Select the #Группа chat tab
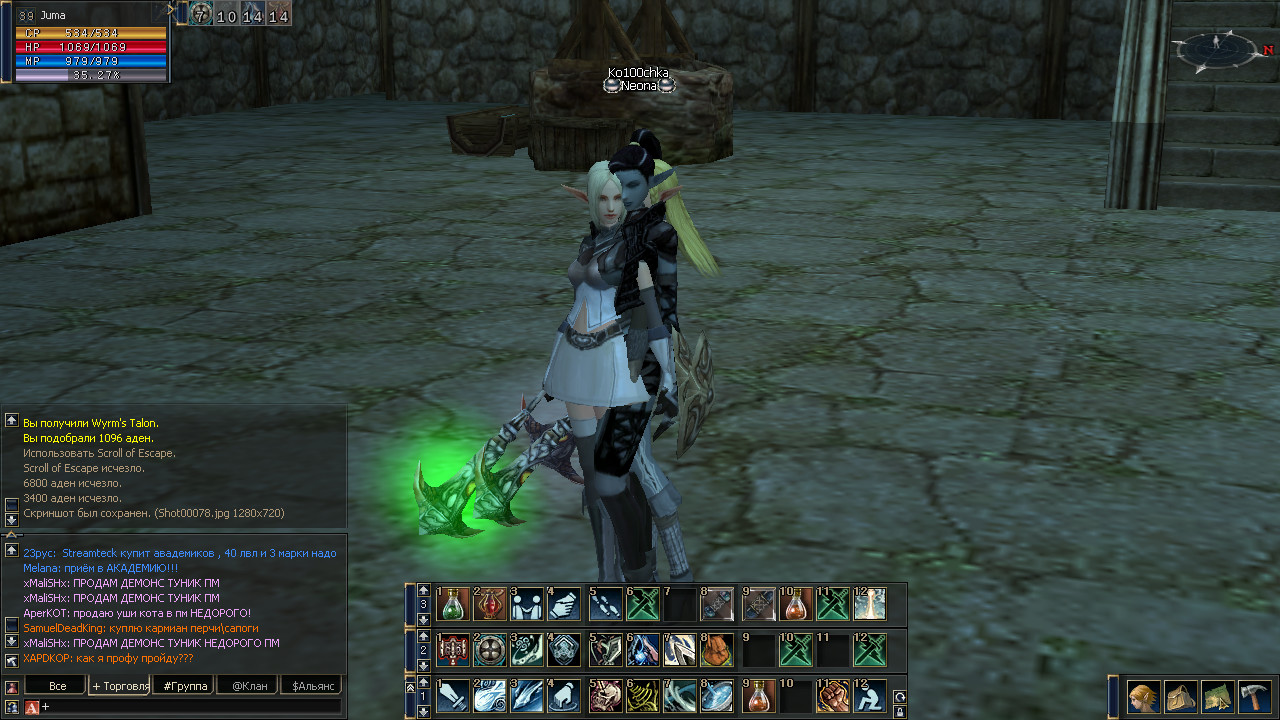The width and height of the screenshot is (1280, 720). pyautogui.click(x=184, y=686)
